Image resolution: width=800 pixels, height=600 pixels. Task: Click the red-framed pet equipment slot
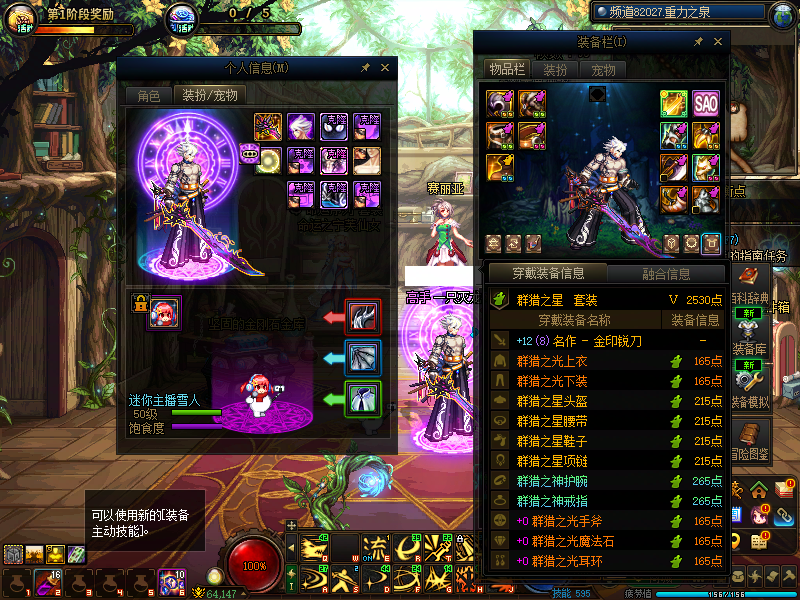click(362, 318)
